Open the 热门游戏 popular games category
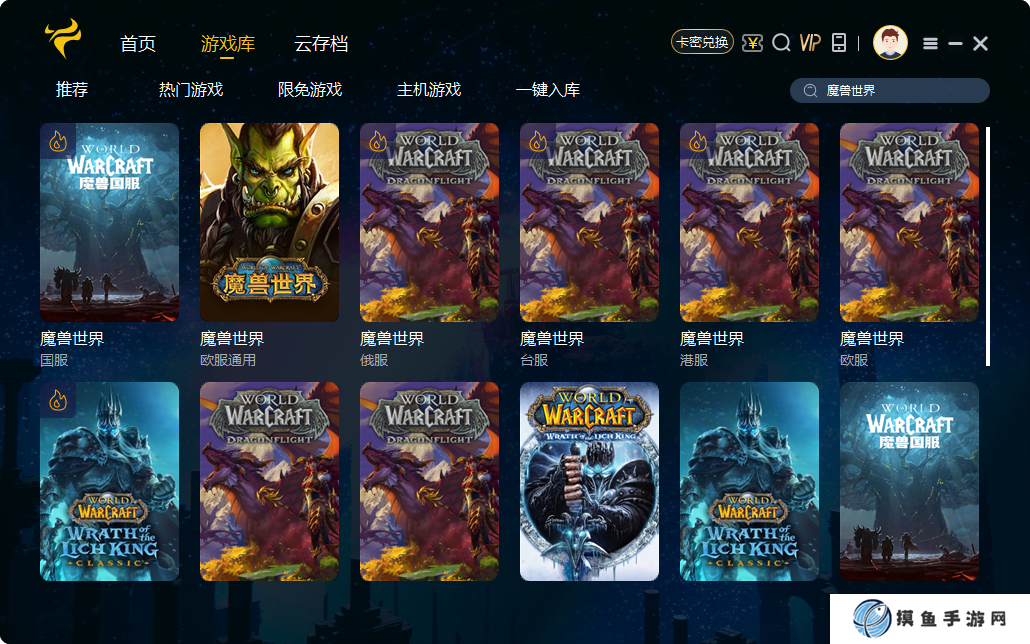1030x644 pixels. tap(191, 90)
